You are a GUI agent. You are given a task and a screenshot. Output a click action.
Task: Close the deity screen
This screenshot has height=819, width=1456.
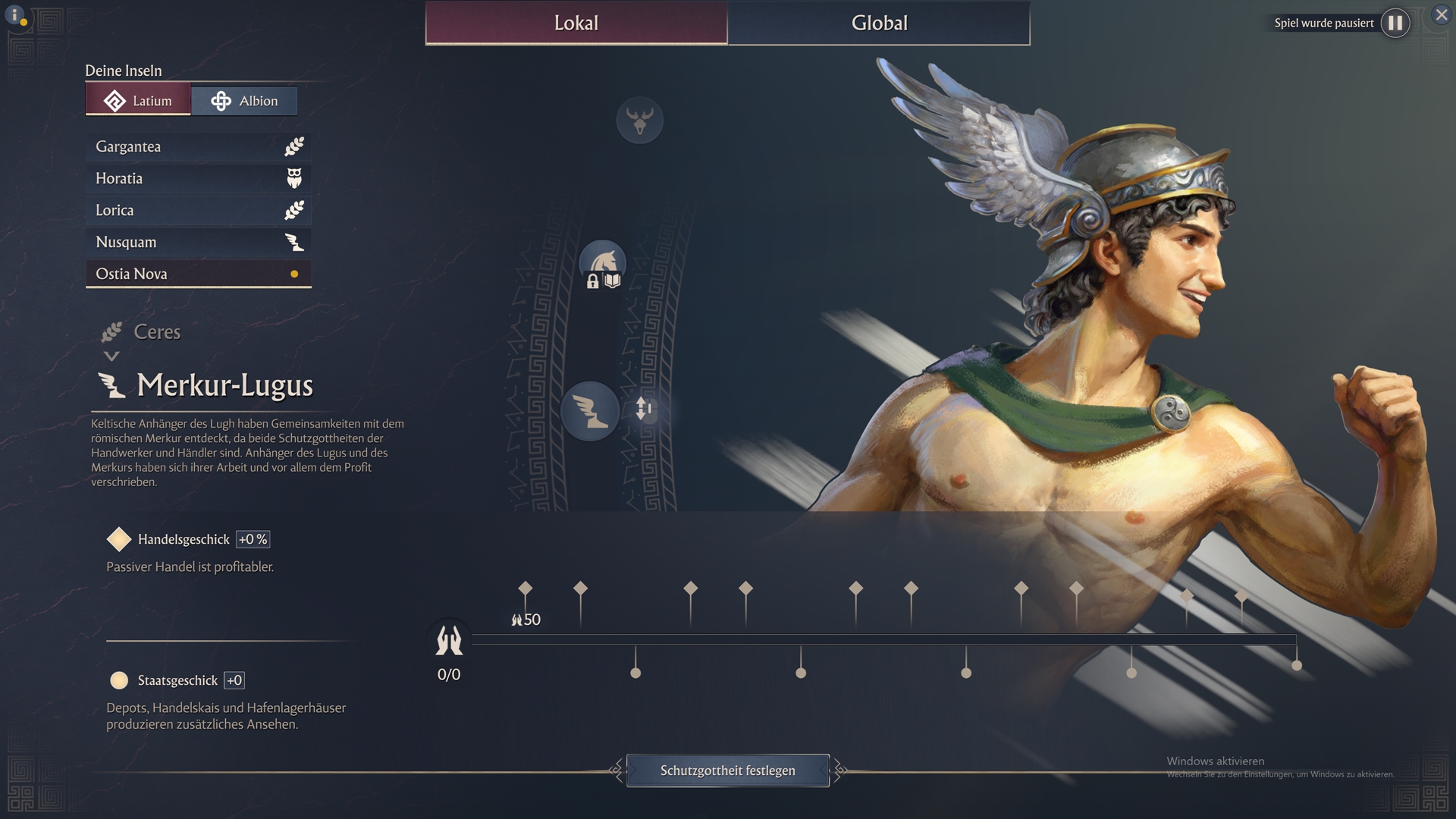tap(1442, 14)
